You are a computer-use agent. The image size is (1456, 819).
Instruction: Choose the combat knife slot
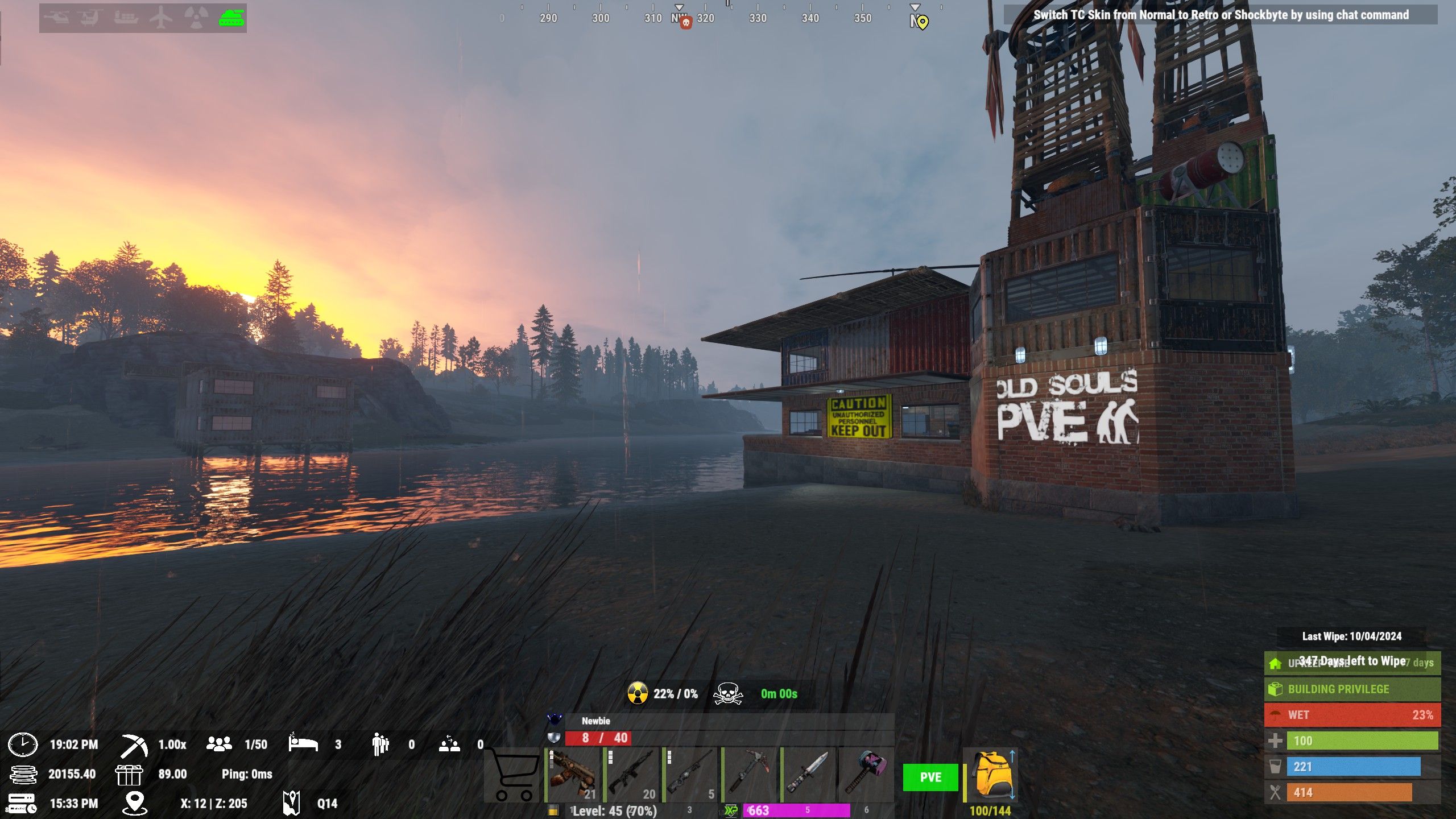[x=808, y=775]
